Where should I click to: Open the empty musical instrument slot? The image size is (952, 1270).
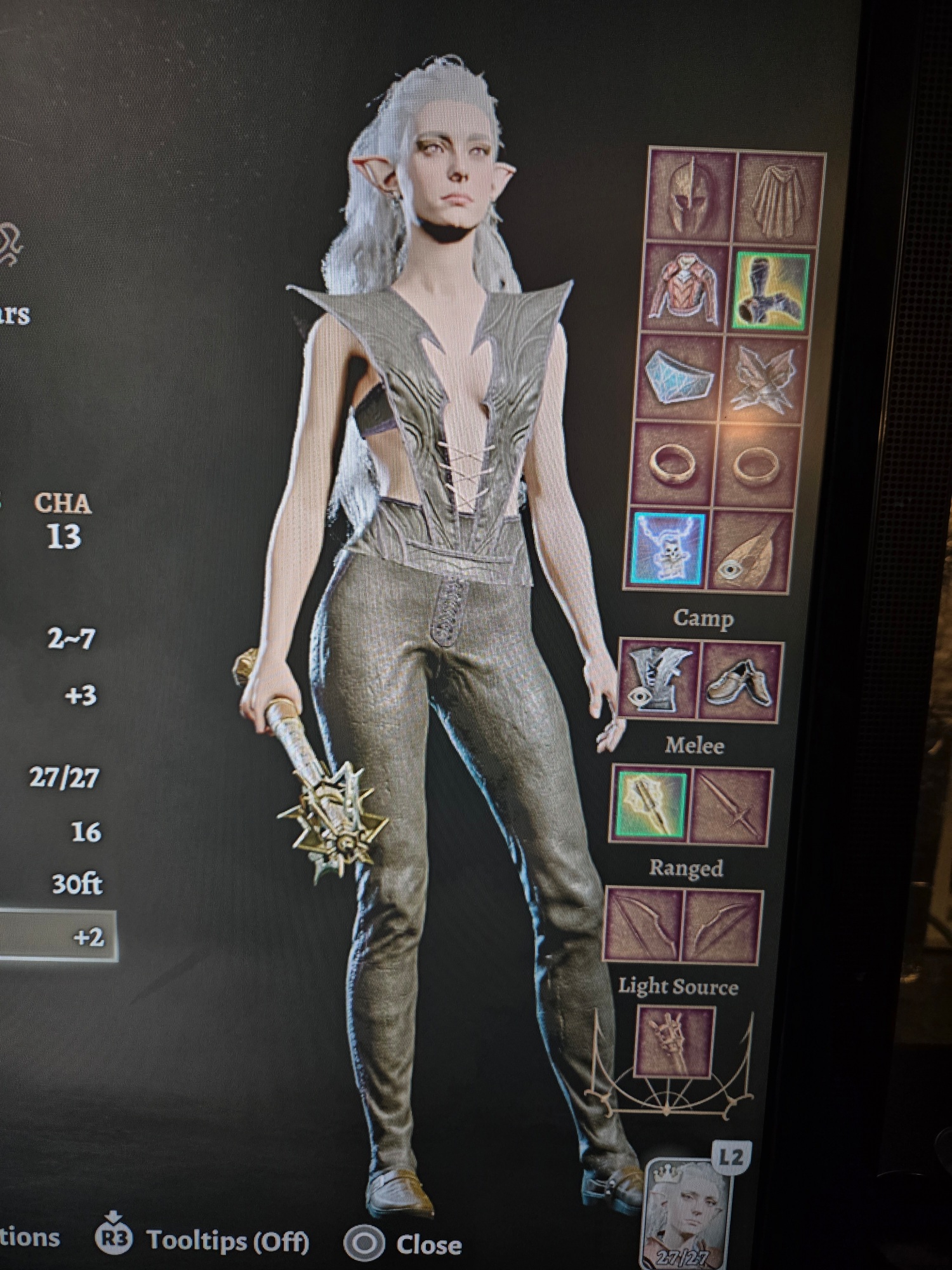pyautogui.click(x=751, y=552)
